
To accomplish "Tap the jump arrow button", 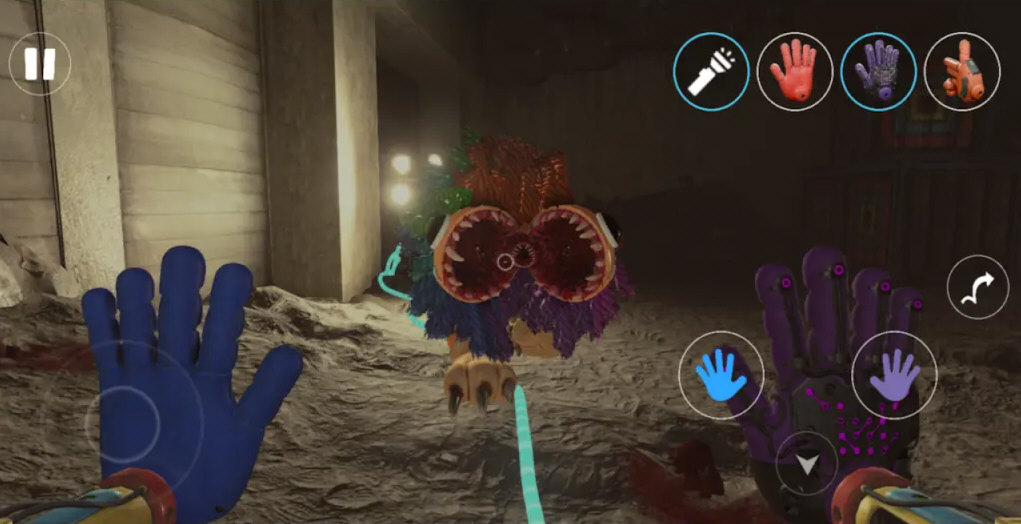I will pos(977,287).
